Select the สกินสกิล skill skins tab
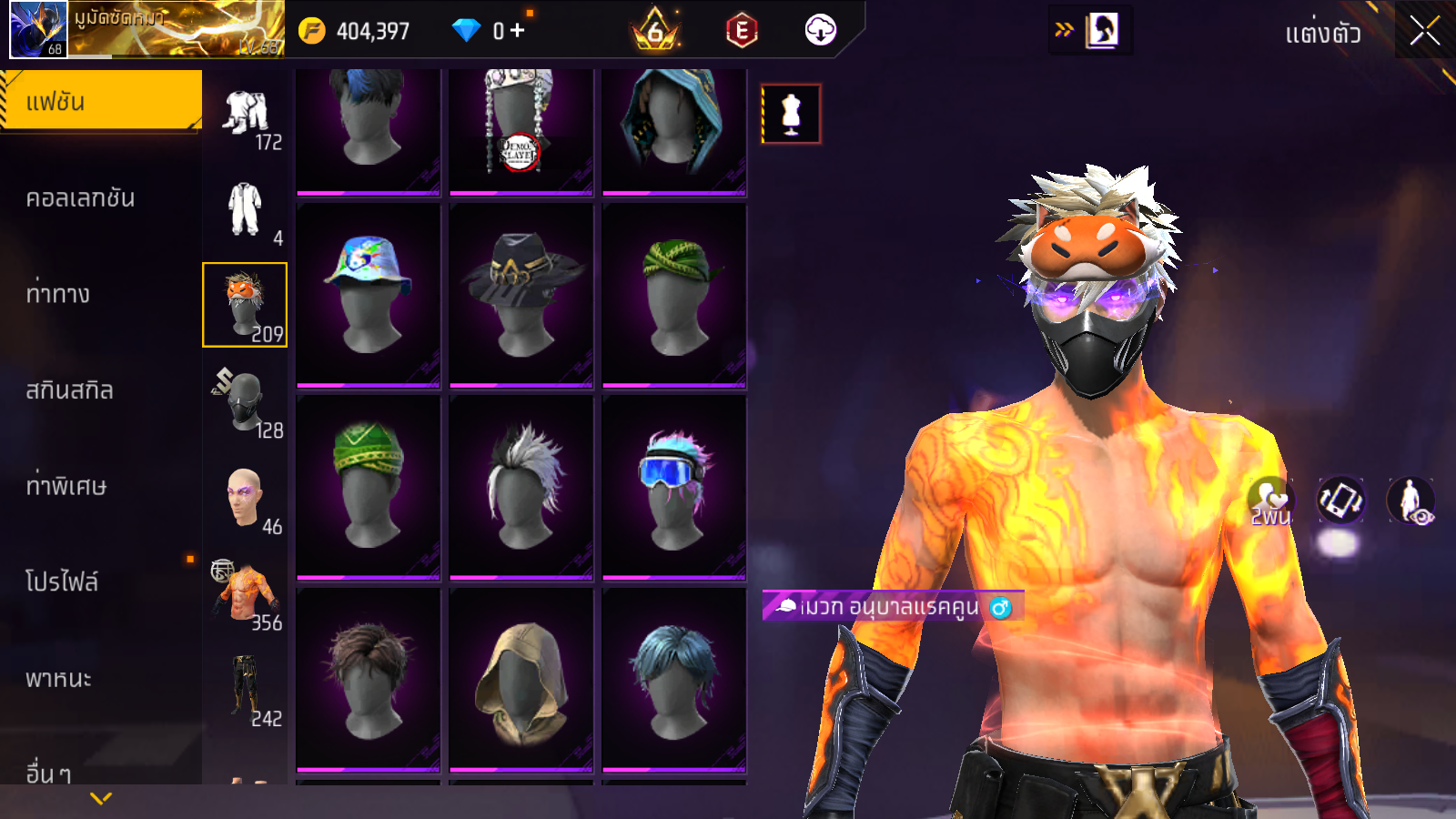This screenshot has height=819, width=1456. tap(70, 390)
